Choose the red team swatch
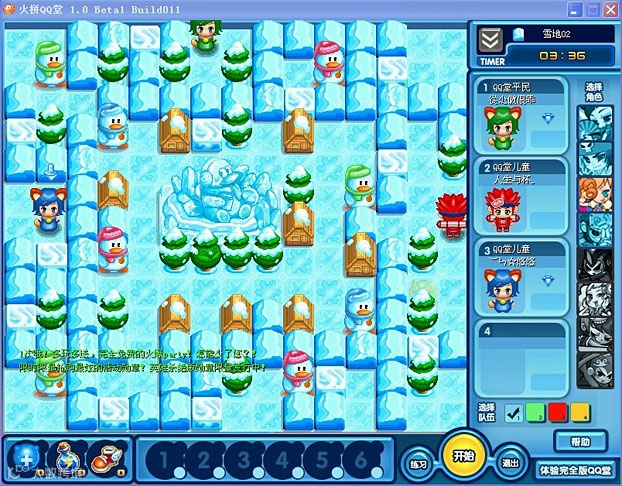 click(x=557, y=411)
